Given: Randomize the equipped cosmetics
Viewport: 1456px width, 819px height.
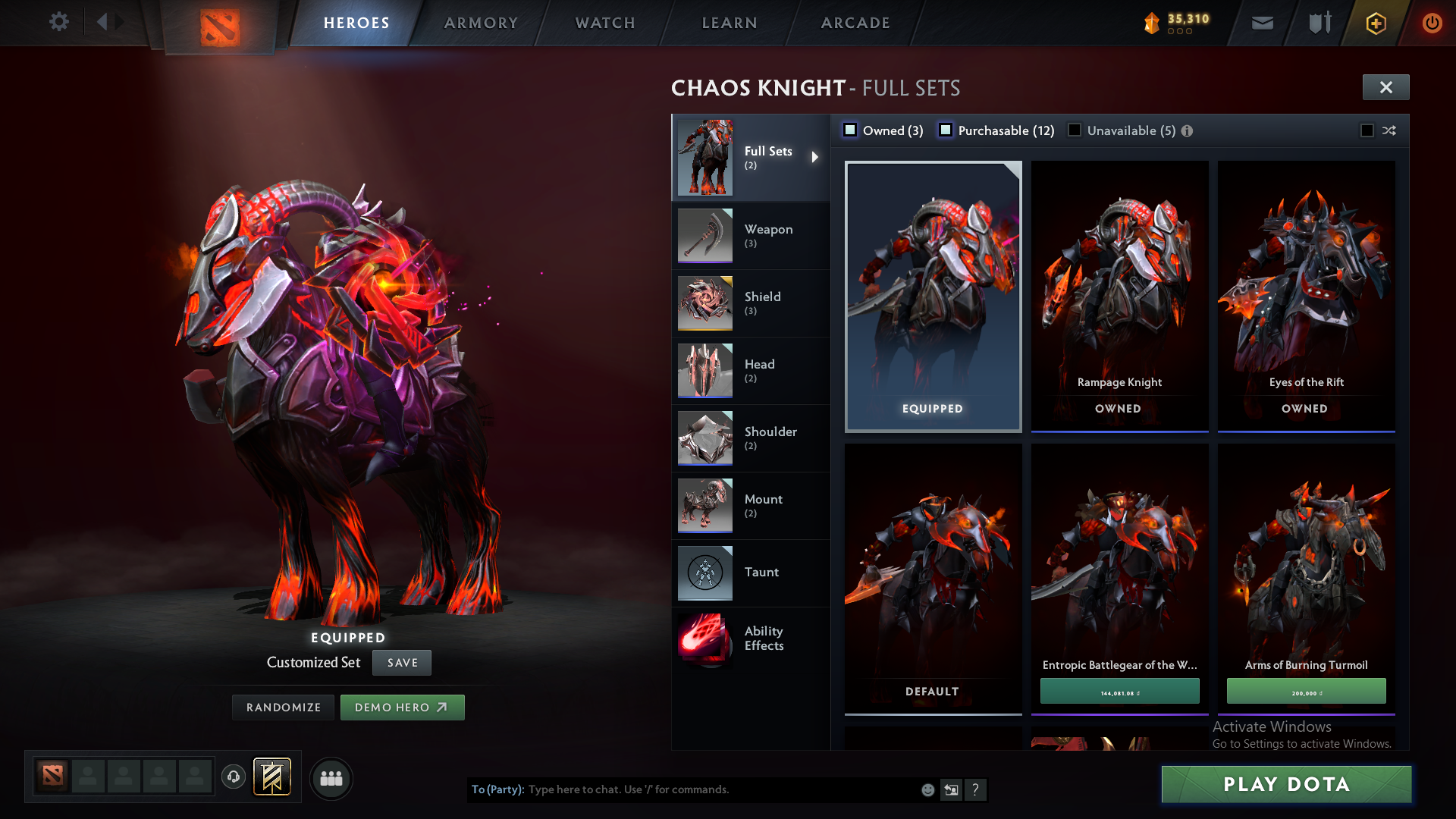Looking at the screenshot, I should (284, 708).
